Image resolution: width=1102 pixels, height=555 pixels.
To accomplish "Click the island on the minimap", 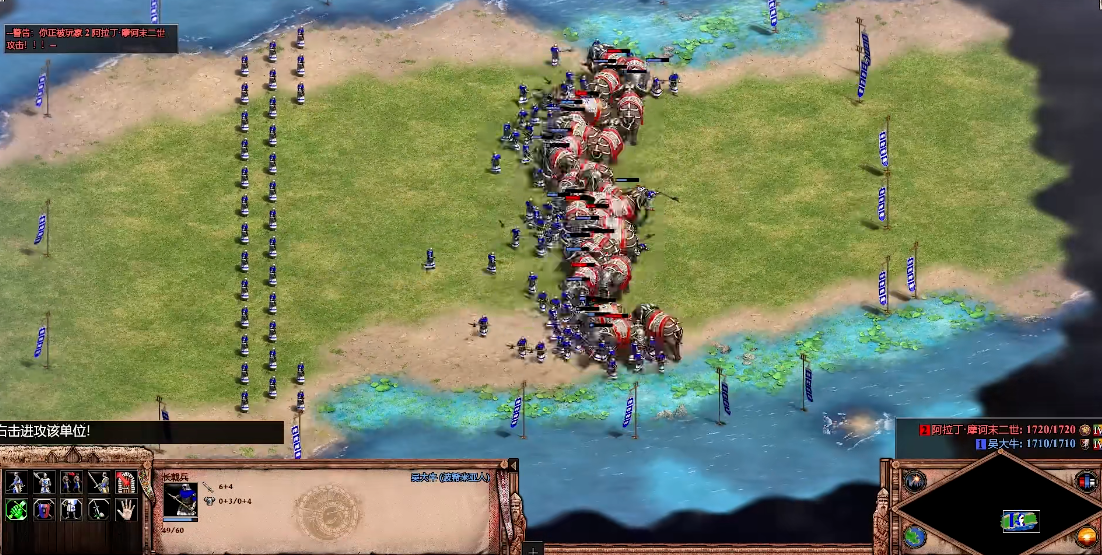I will point(1020,520).
